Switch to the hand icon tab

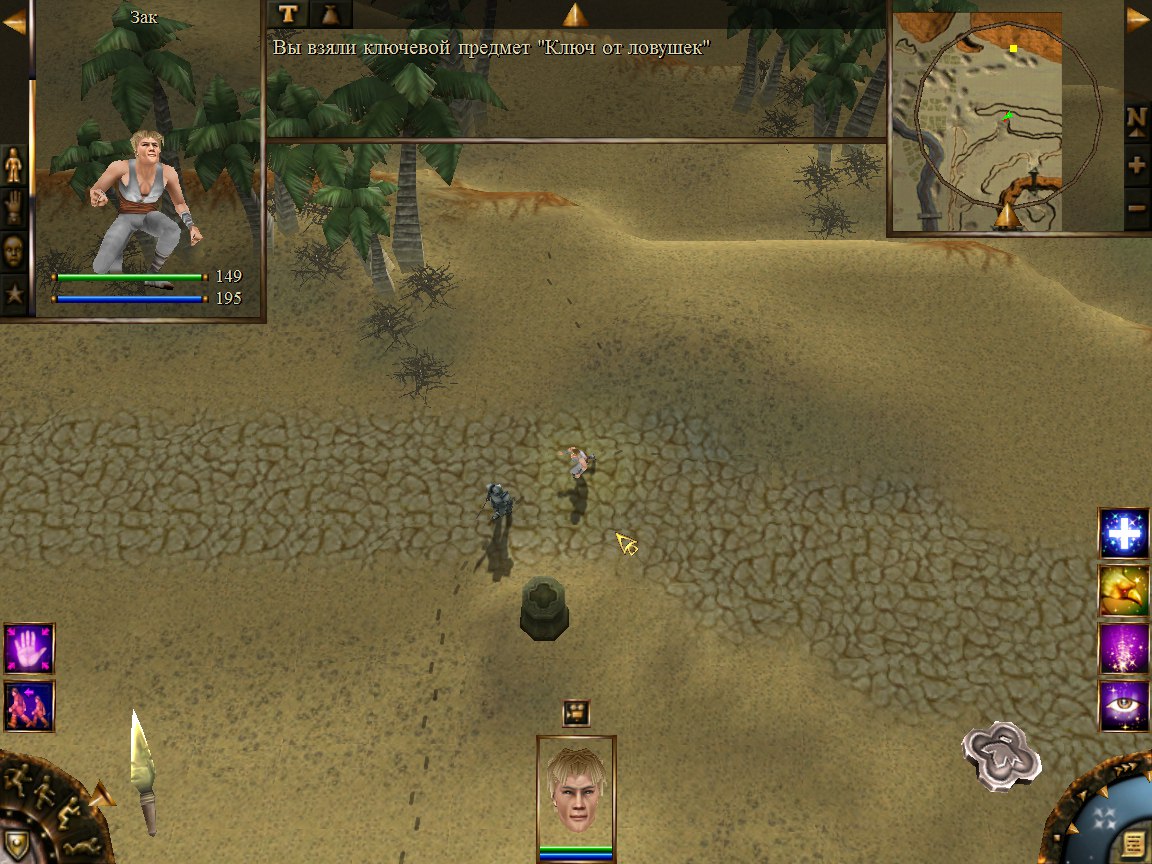14,207
